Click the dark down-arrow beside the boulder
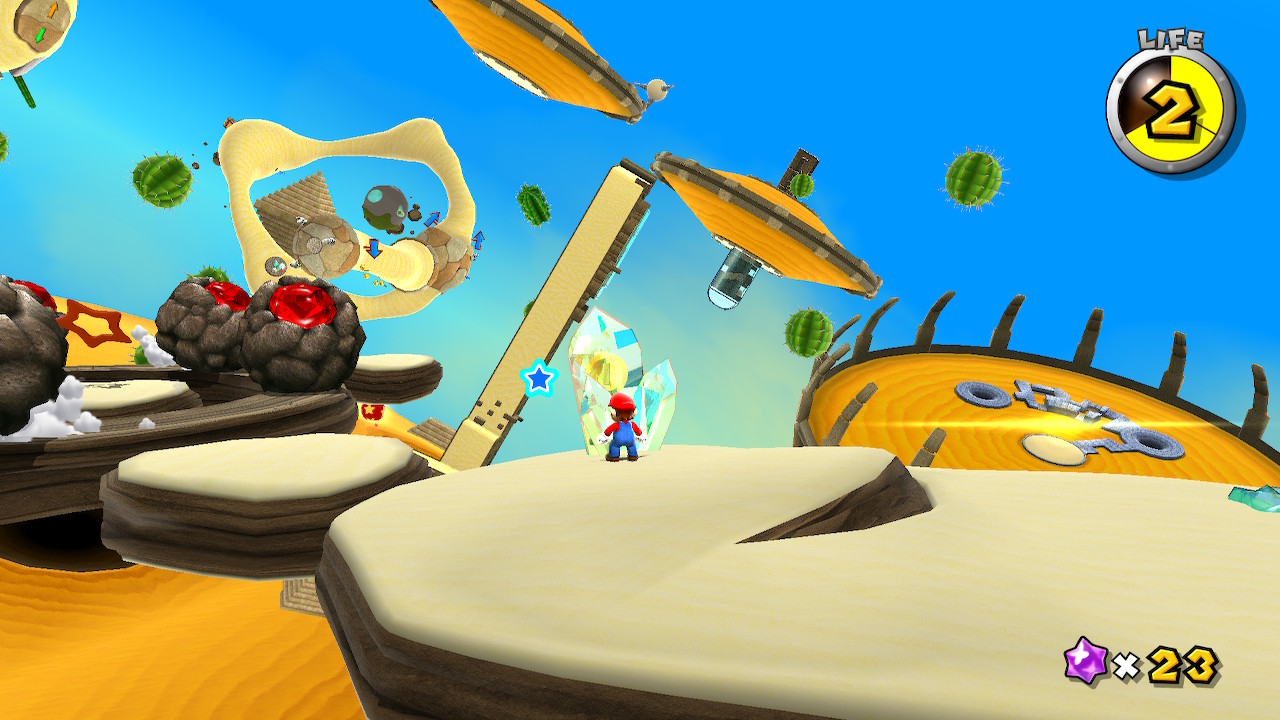Viewport: 1280px width, 720px height. click(373, 248)
